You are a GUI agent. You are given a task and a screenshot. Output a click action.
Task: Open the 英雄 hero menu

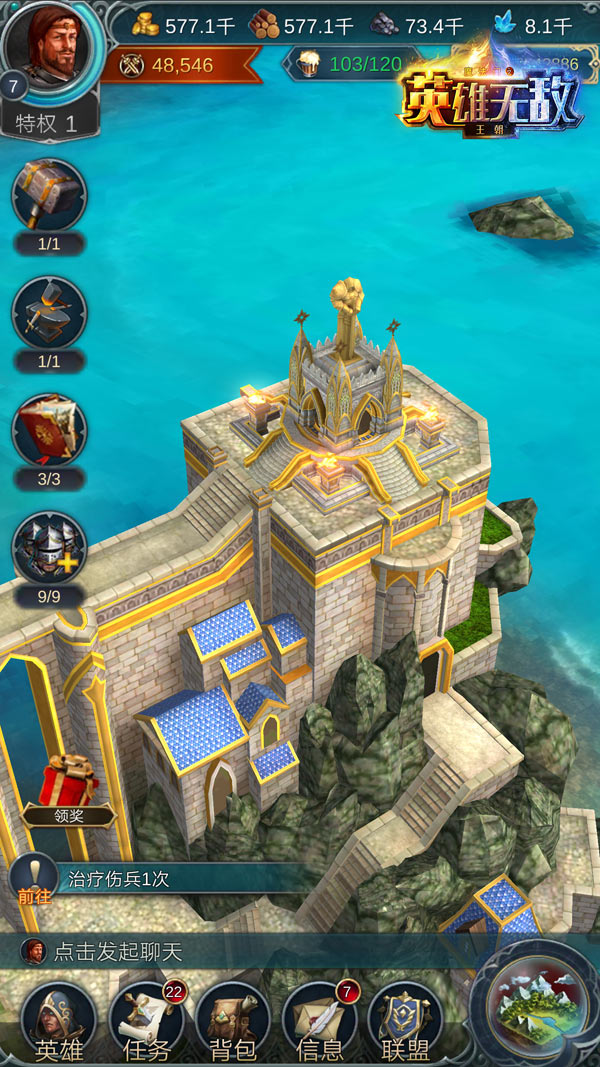click(58, 1022)
